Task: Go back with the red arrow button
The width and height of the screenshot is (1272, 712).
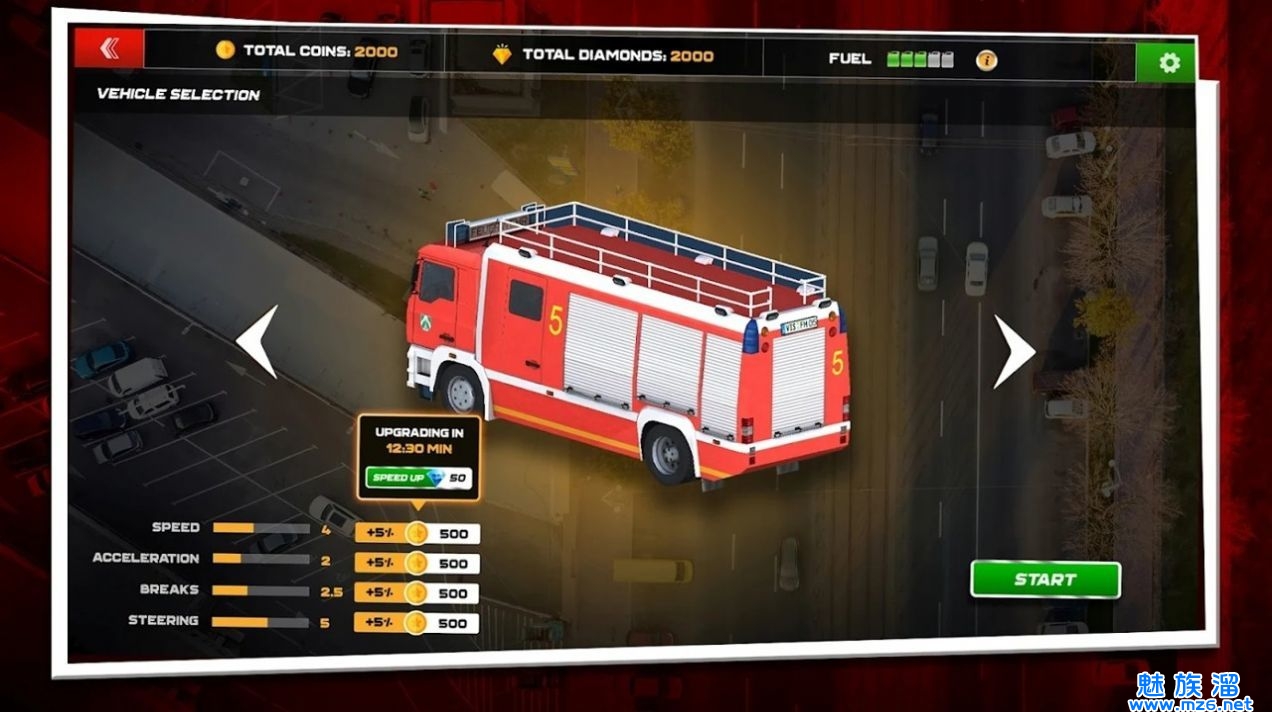Action: click(109, 49)
